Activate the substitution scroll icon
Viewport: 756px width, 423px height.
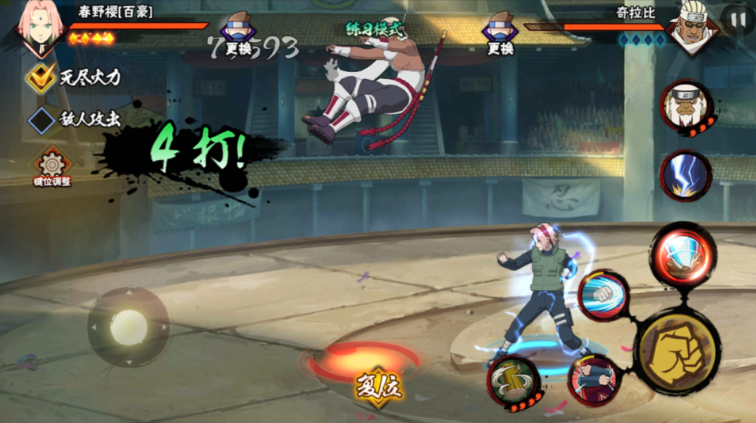click(x=514, y=380)
